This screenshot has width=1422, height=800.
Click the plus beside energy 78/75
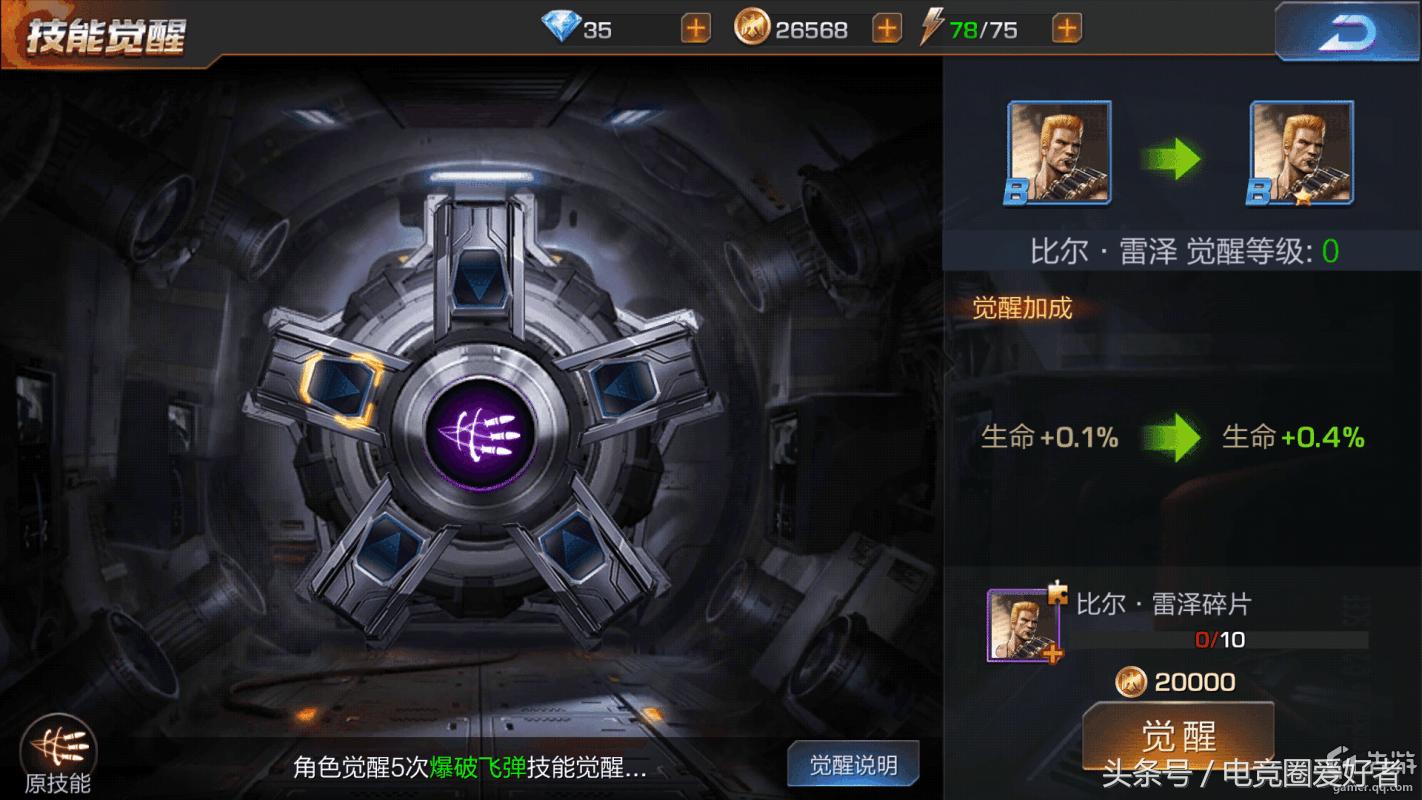[x=1066, y=28]
